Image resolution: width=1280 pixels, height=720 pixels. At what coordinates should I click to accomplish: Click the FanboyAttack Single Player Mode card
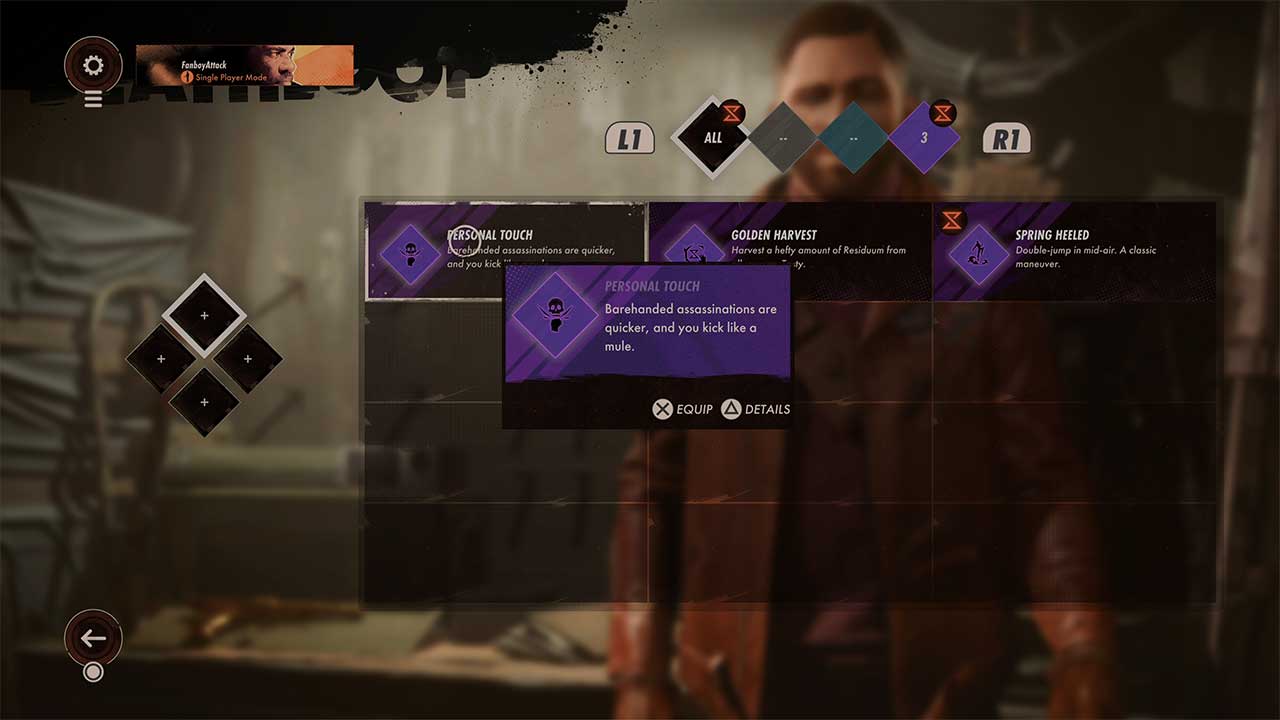coord(244,65)
